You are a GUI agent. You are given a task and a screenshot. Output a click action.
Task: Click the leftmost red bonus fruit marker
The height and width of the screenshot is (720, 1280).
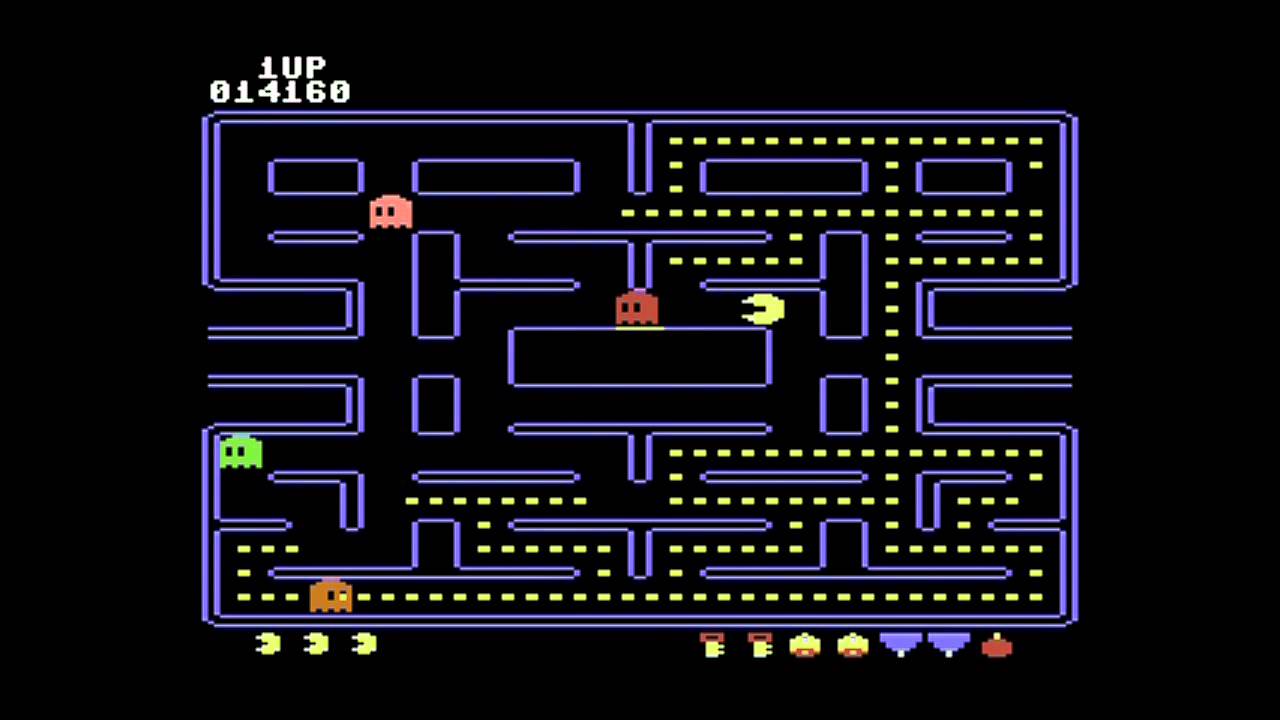pos(712,645)
